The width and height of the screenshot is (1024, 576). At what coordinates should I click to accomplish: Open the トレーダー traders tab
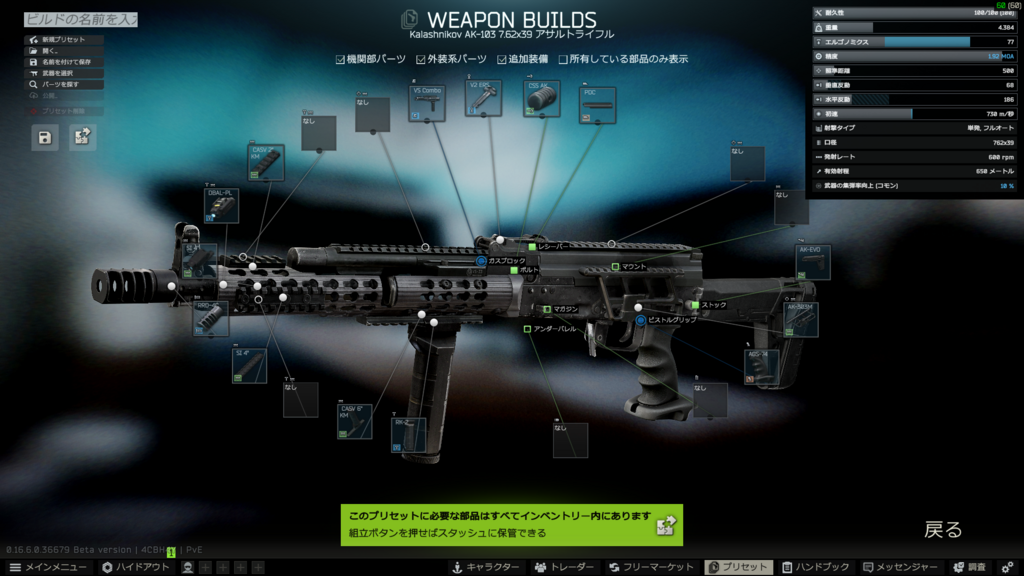click(565, 567)
